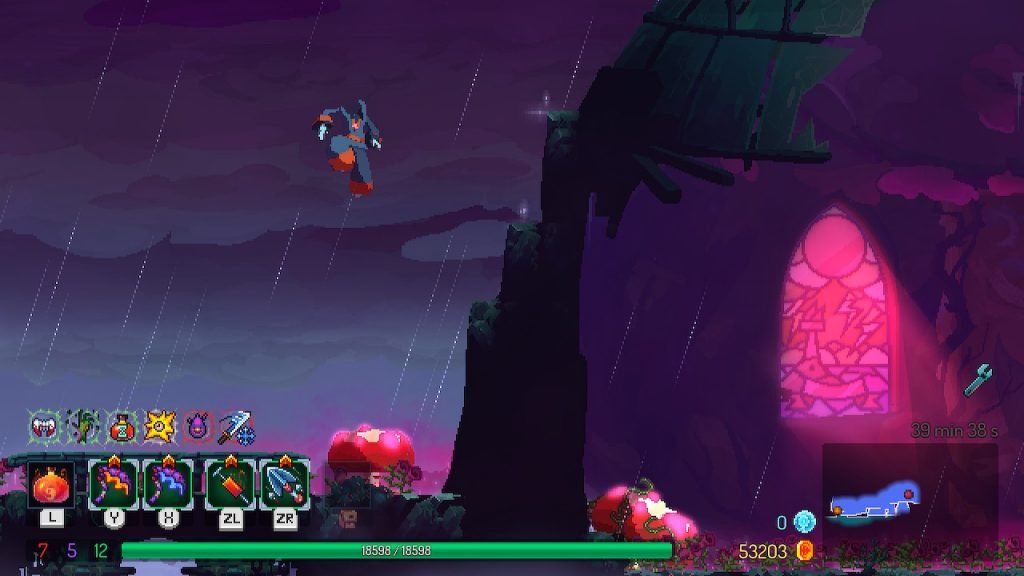The image size is (1024, 576).
Task: Inspect the green plant mutation icon
Action: (x=83, y=427)
